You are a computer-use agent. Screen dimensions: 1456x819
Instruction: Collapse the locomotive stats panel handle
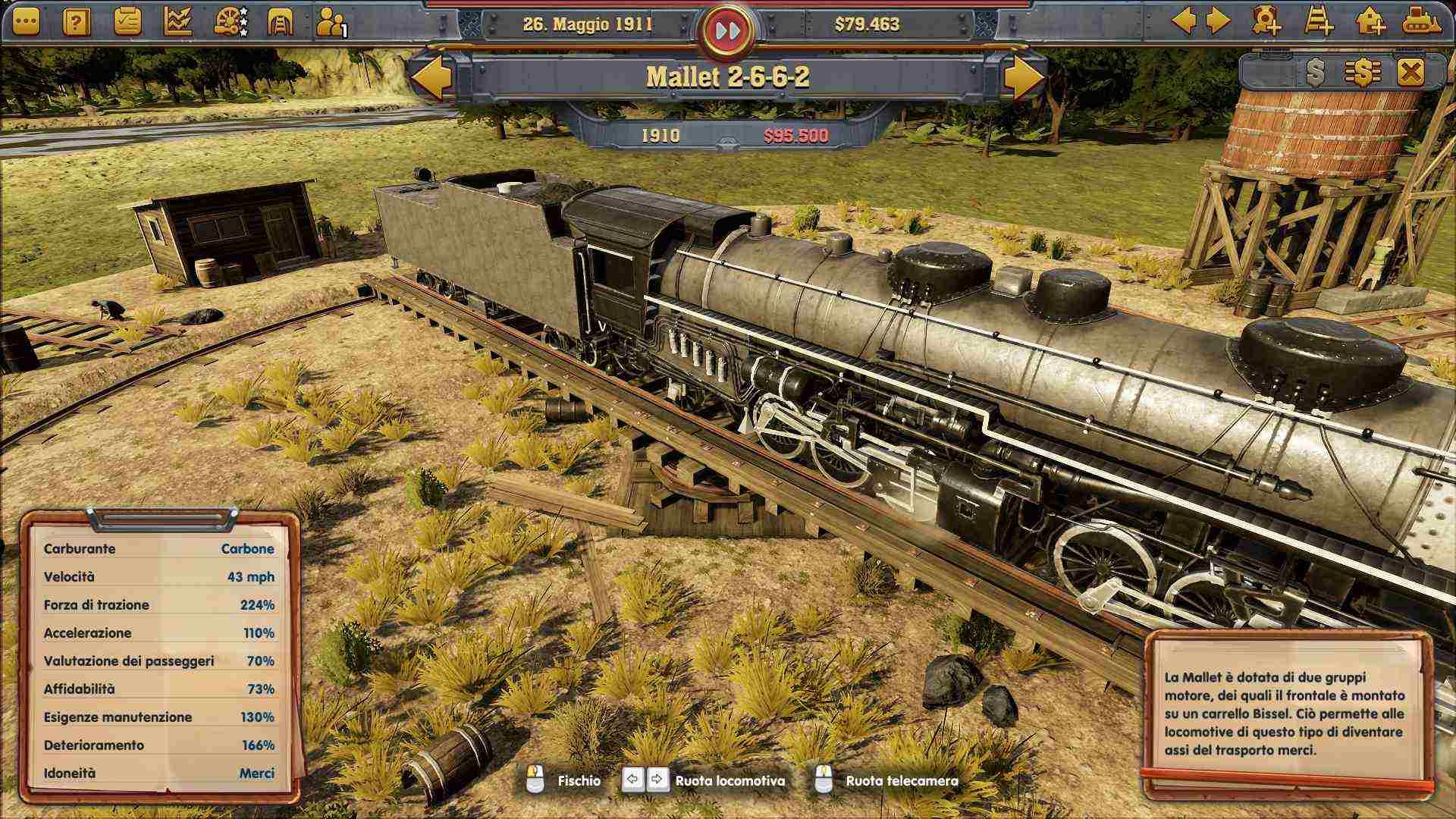point(162,519)
